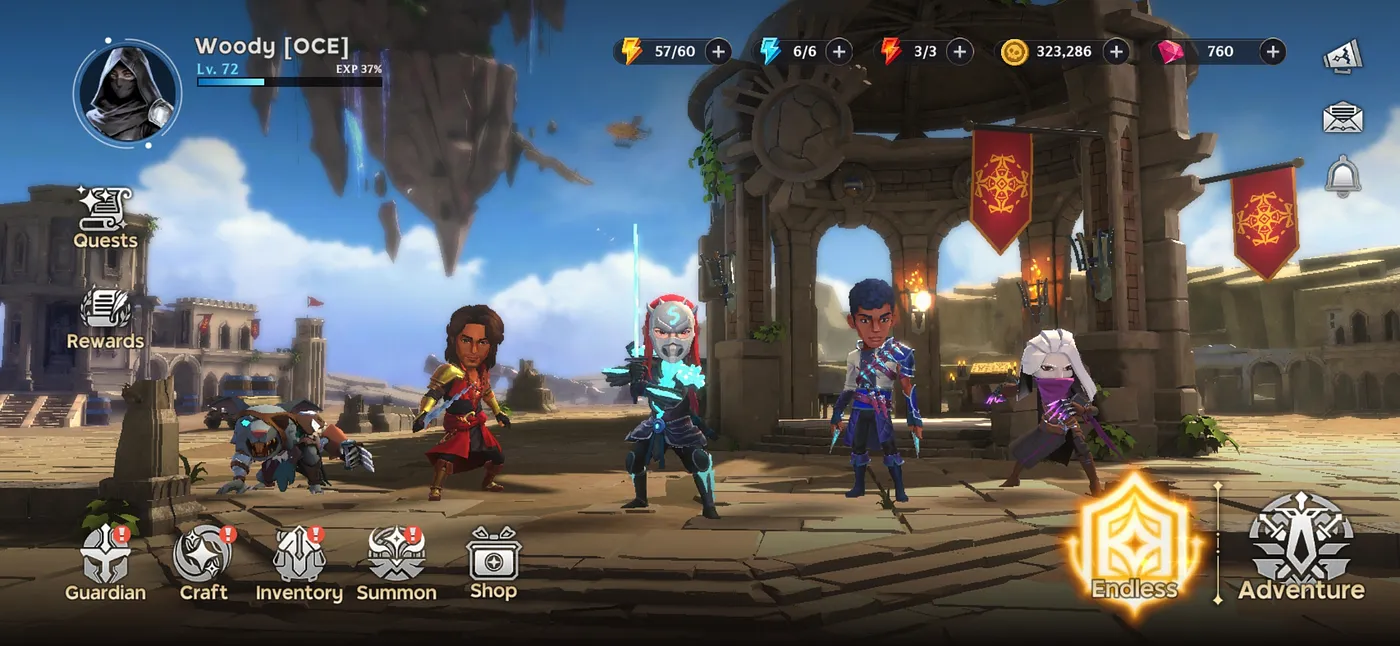Open the Craft menu

(x=203, y=564)
